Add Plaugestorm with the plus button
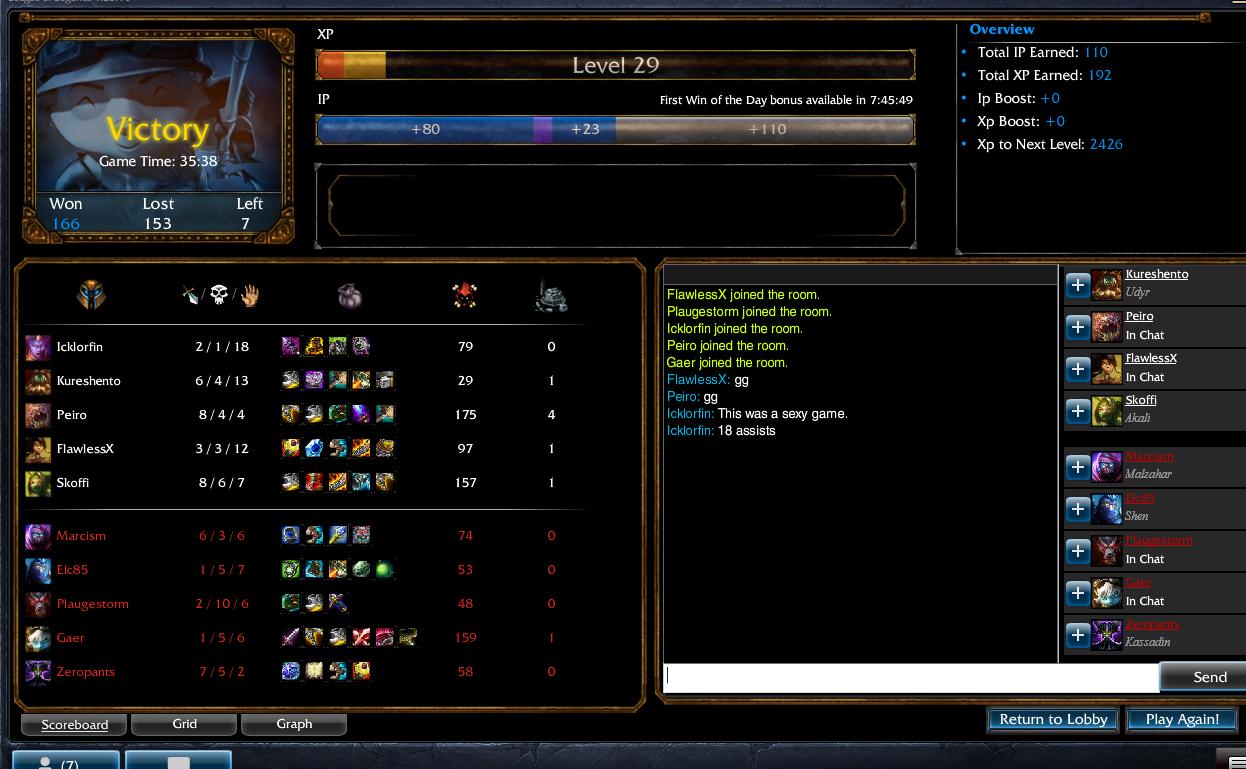This screenshot has width=1246, height=769. click(1077, 551)
